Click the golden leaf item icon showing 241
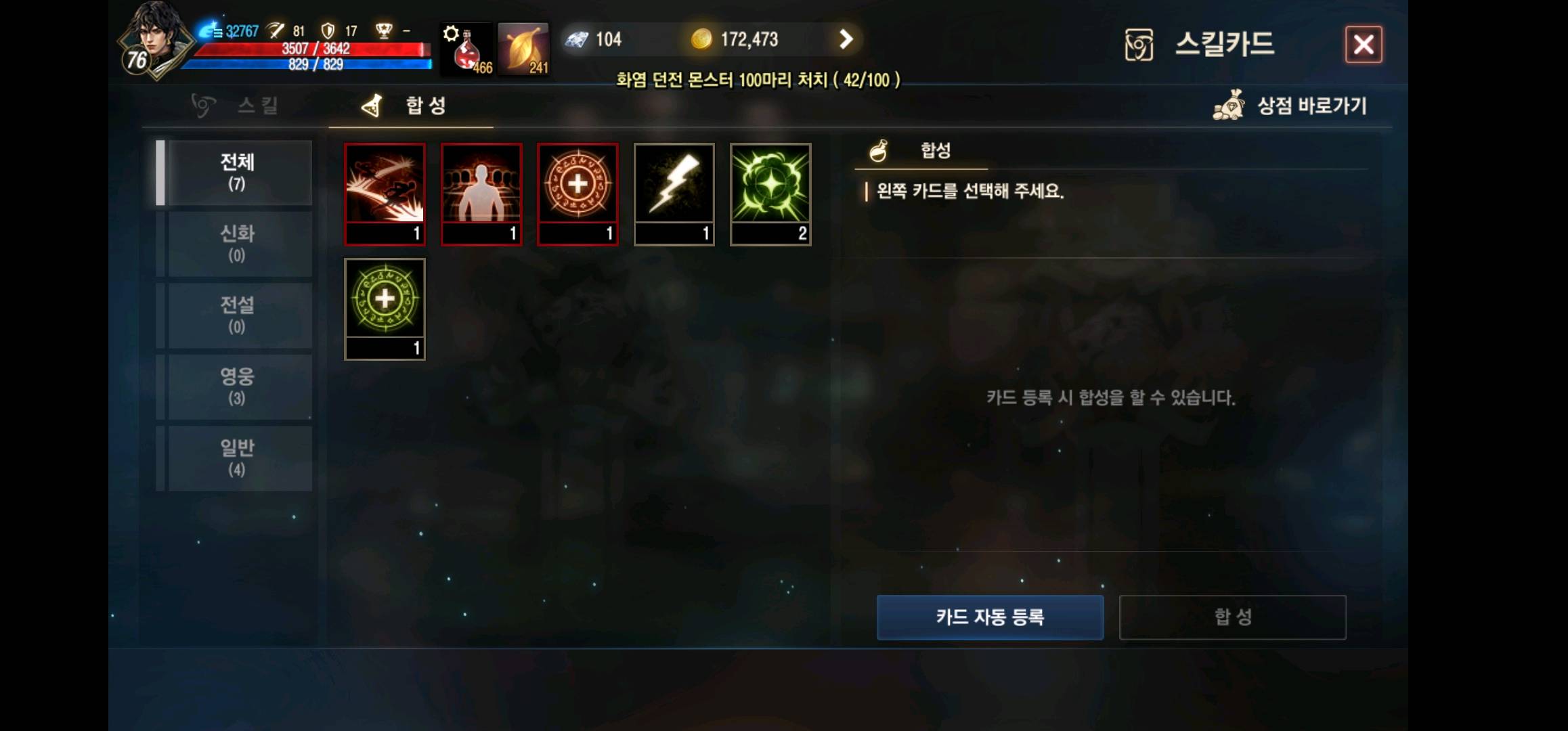1568x731 pixels. (523, 49)
